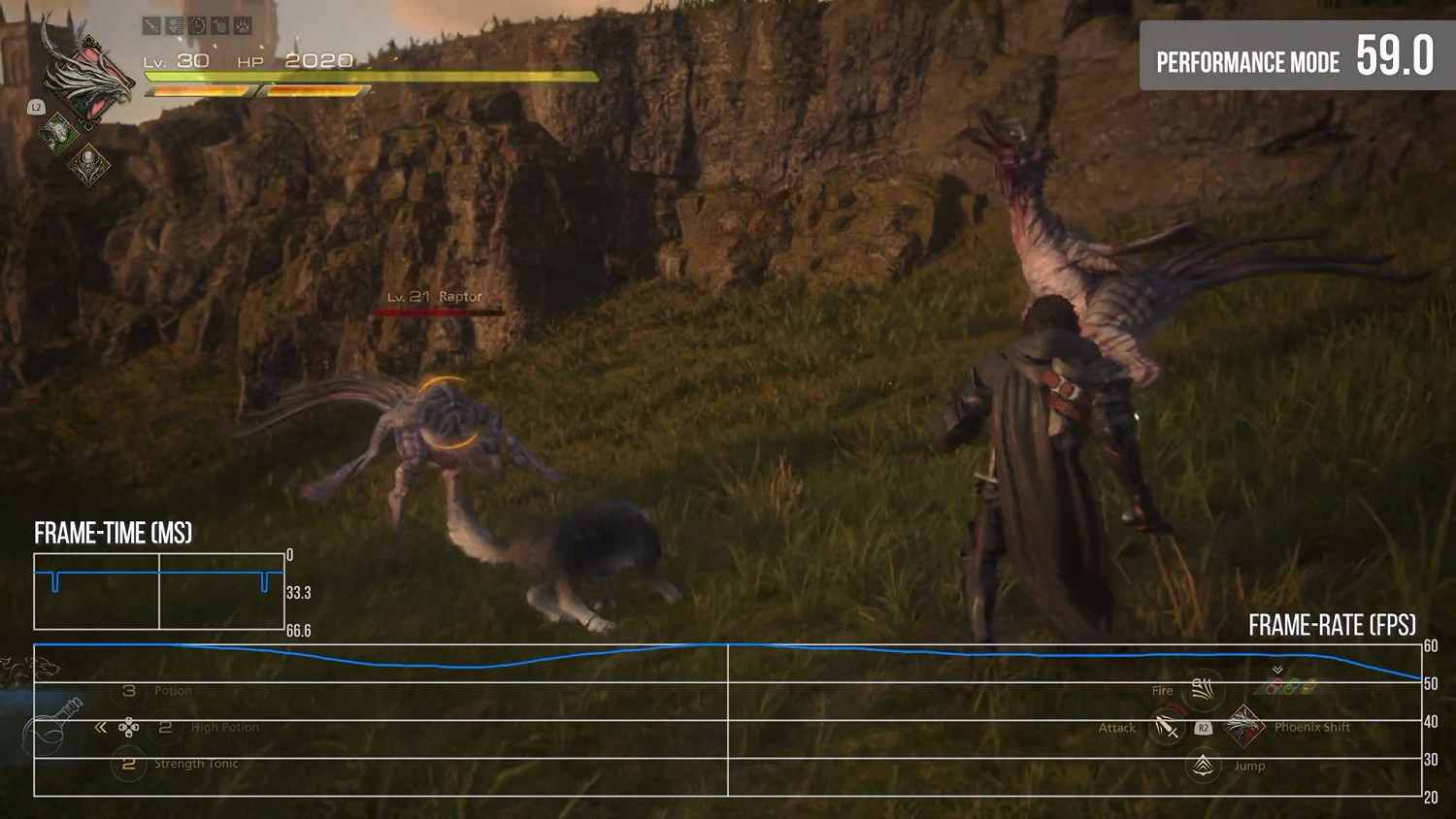This screenshot has height=819, width=1456.
Task: Select the Strength Tonic item entry
Action: [x=196, y=764]
